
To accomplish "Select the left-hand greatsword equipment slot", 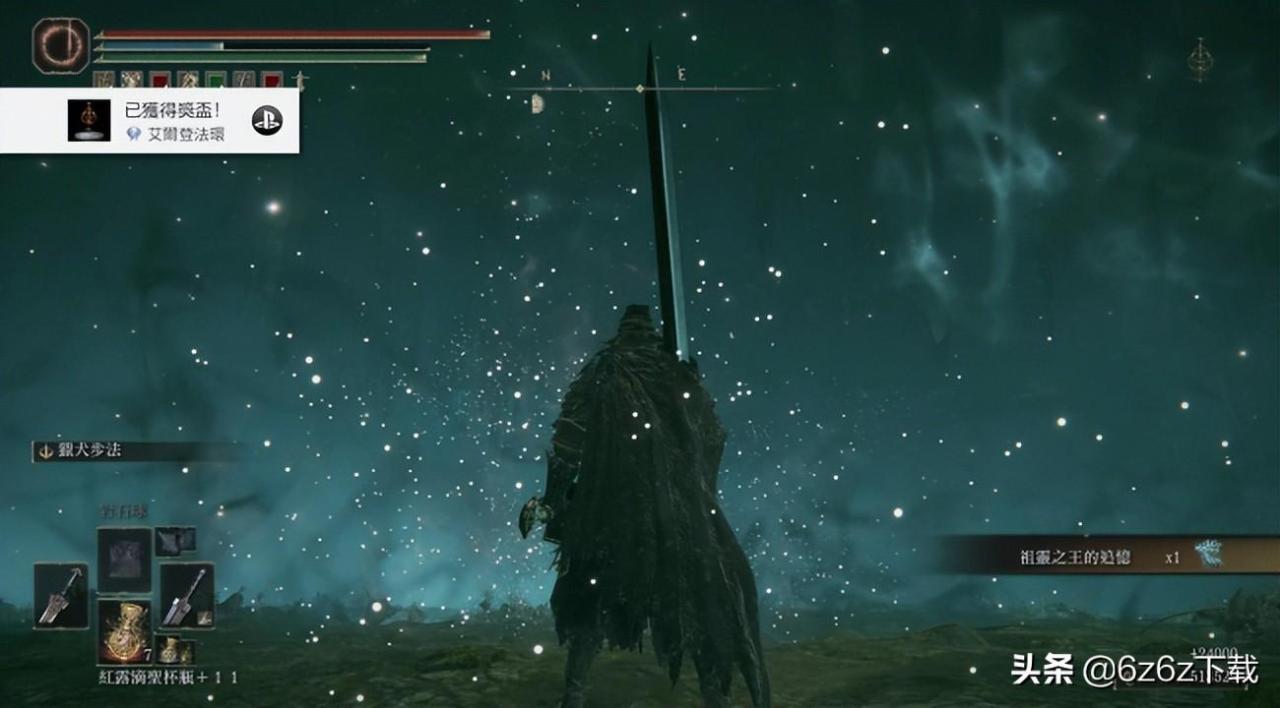I will [60, 595].
